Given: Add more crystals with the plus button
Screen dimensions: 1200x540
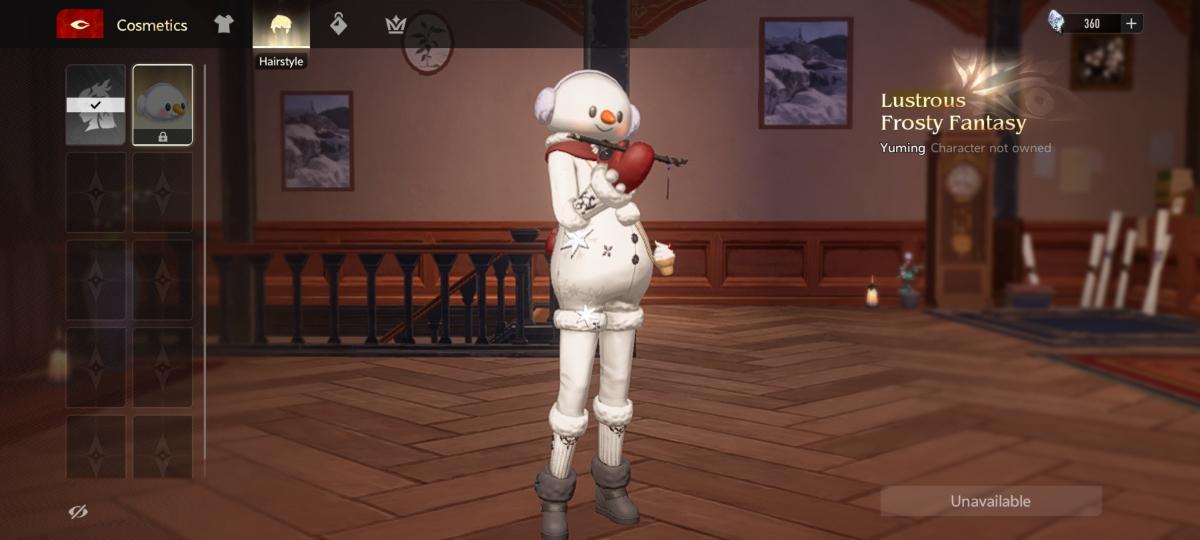Looking at the screenshot, I should (x=1131, y=23).
